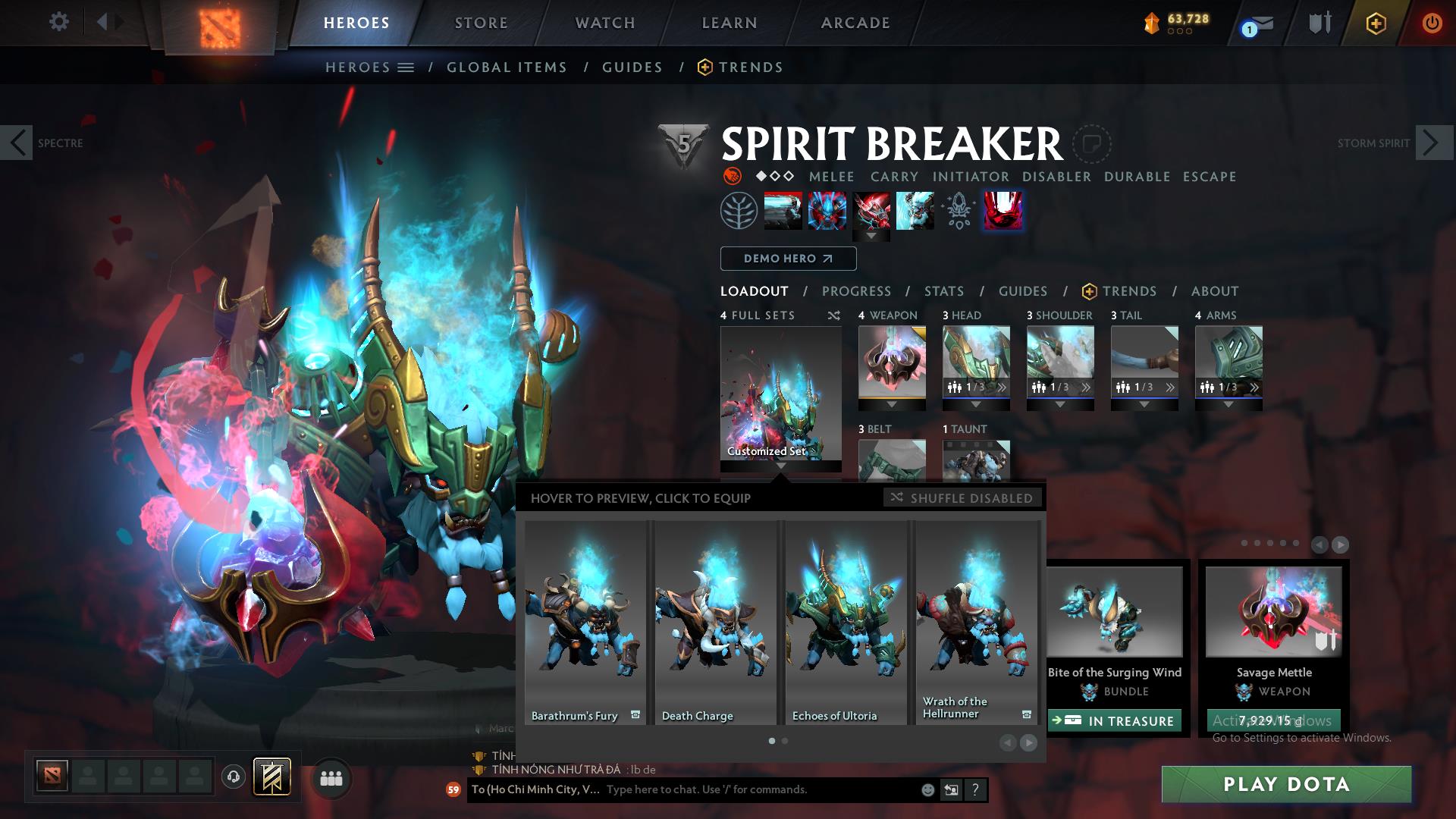Screen dimensions: 1456x819
Task: Toggle shuffle next to 4 Full Sets
Action: tap(833, 315)
